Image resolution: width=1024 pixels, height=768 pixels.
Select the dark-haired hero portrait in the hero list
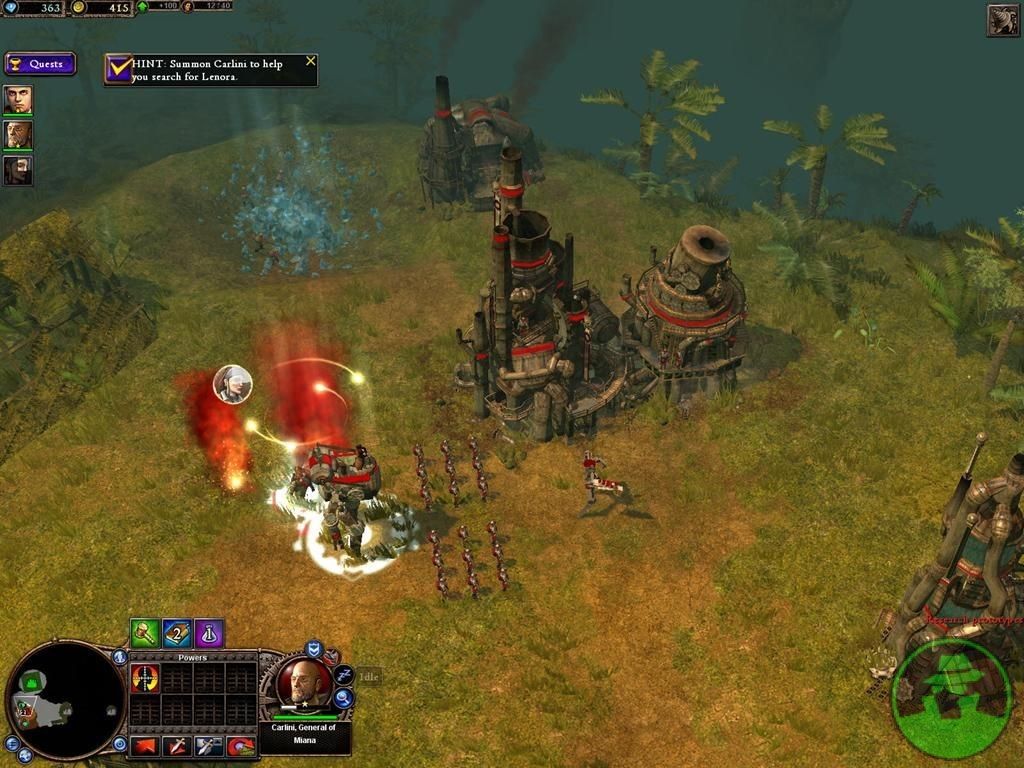[18, 171]
